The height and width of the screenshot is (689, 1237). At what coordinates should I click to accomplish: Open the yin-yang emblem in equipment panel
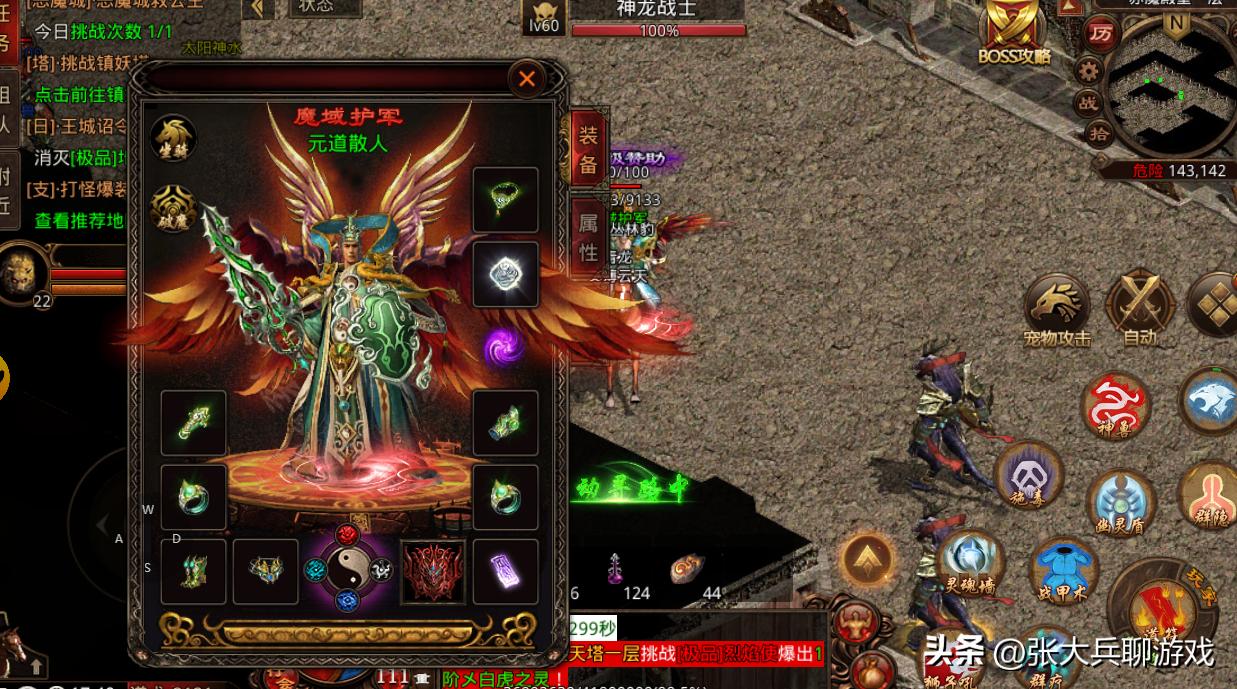(x=347, y=568)
